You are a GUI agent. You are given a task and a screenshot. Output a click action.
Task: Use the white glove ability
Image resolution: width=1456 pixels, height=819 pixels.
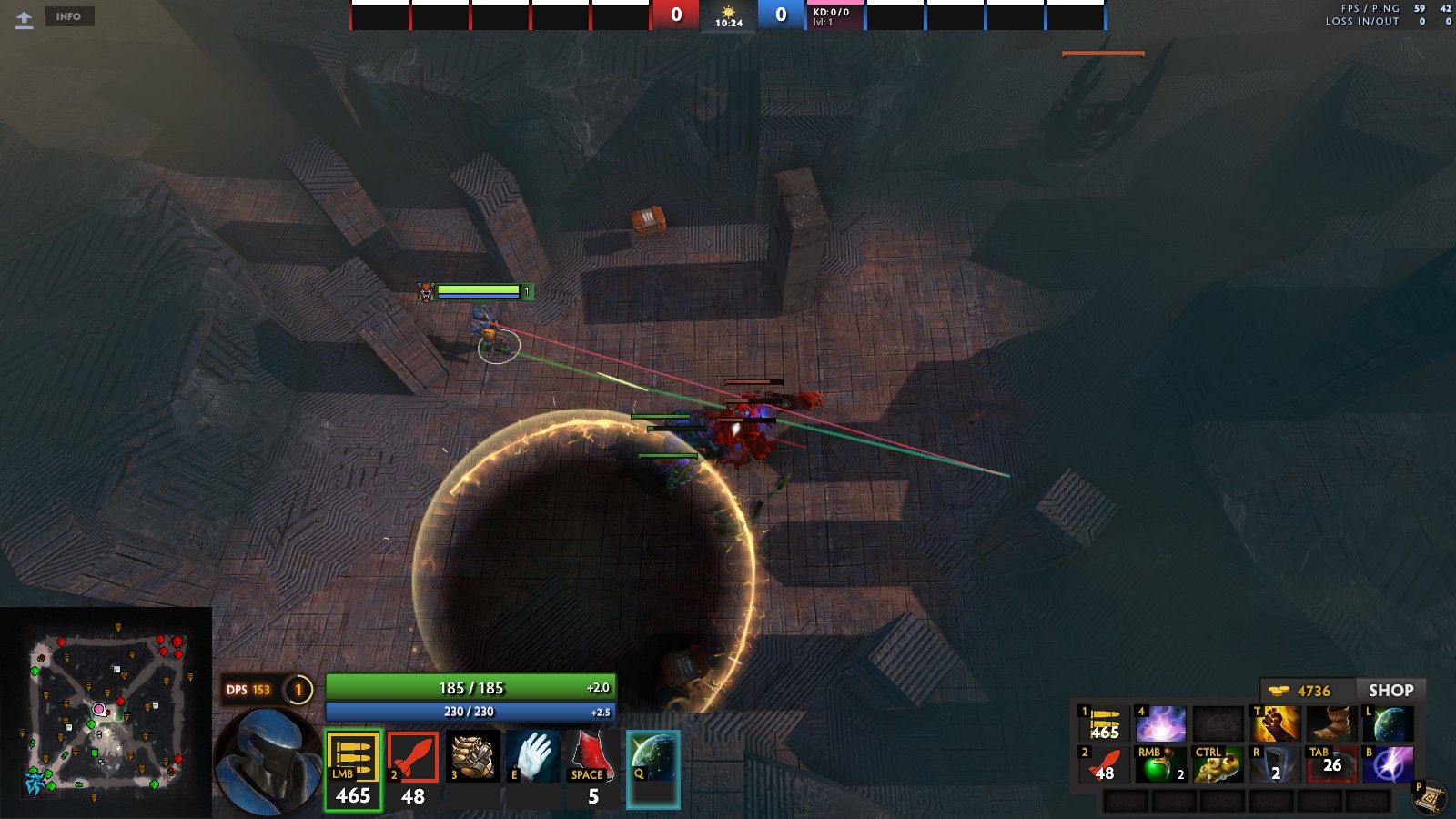click(533, 757)
